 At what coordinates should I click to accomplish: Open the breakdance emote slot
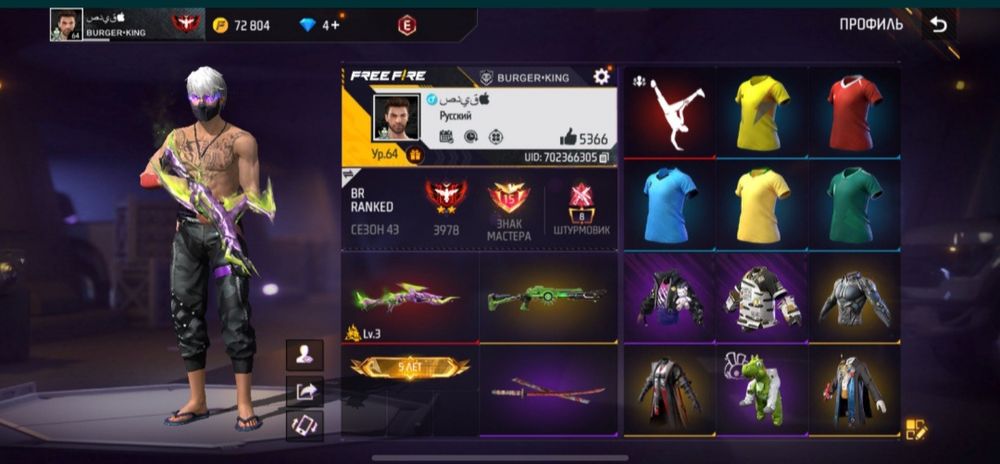click(669, 111)
